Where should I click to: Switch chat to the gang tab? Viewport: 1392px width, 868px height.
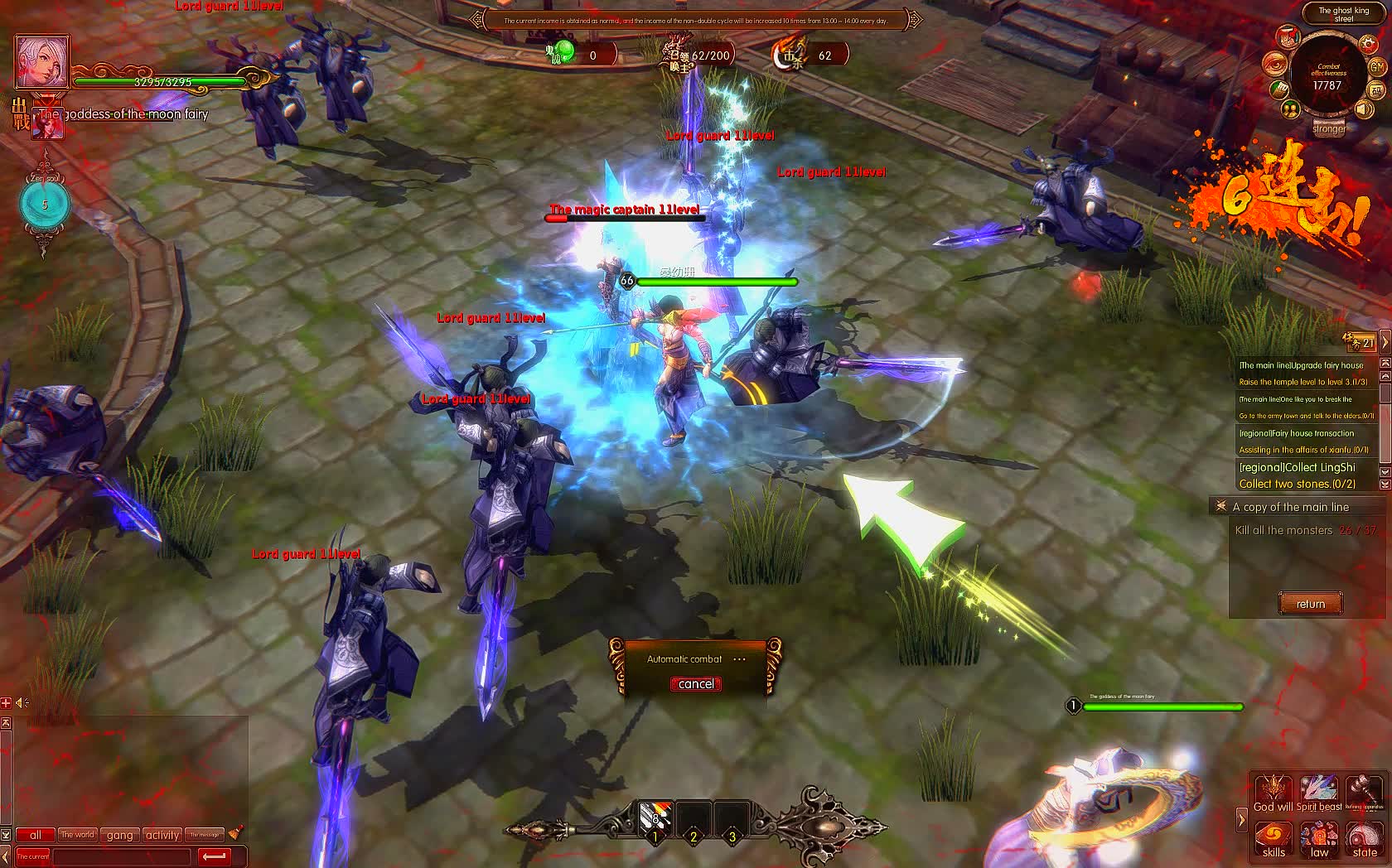(x=120, y=835)
